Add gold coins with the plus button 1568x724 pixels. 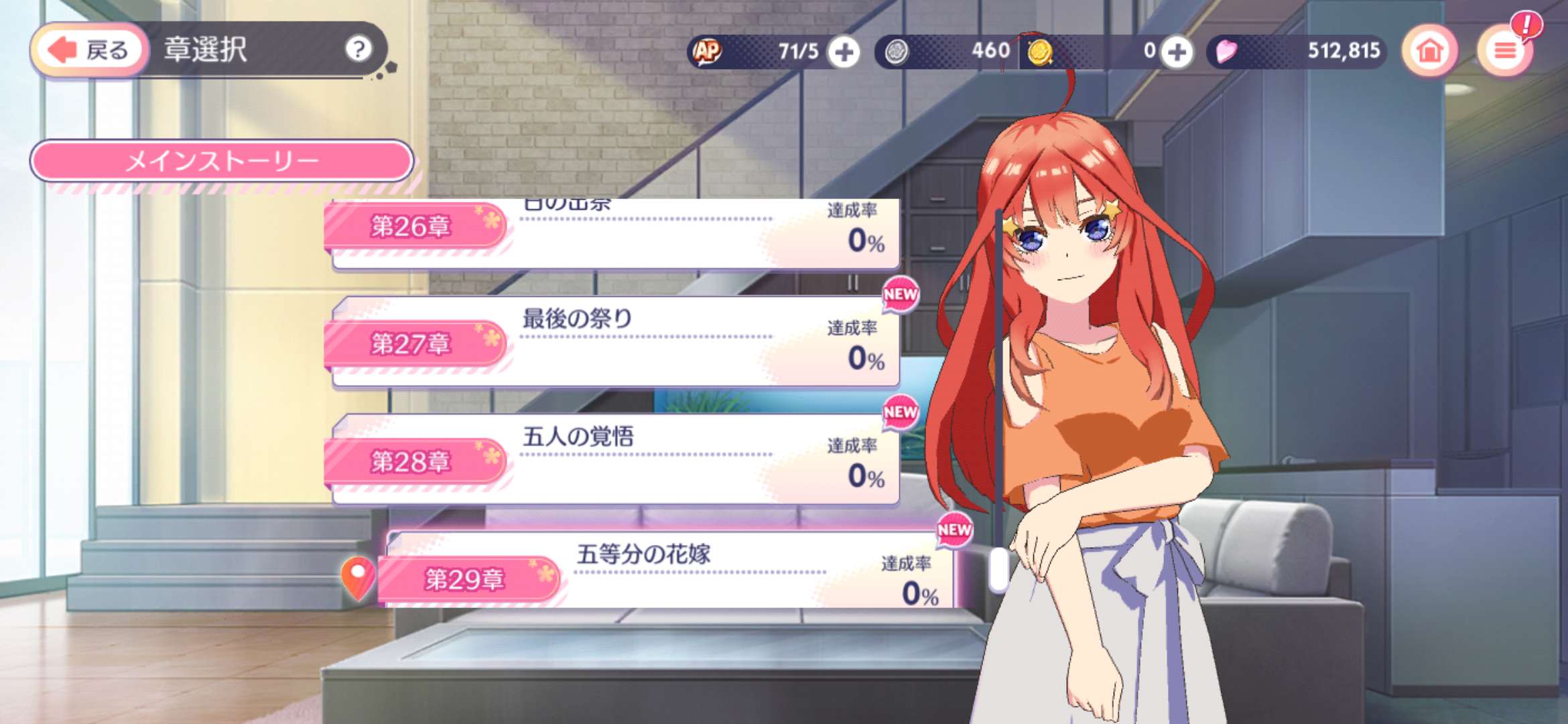(x=1177, y=52)
